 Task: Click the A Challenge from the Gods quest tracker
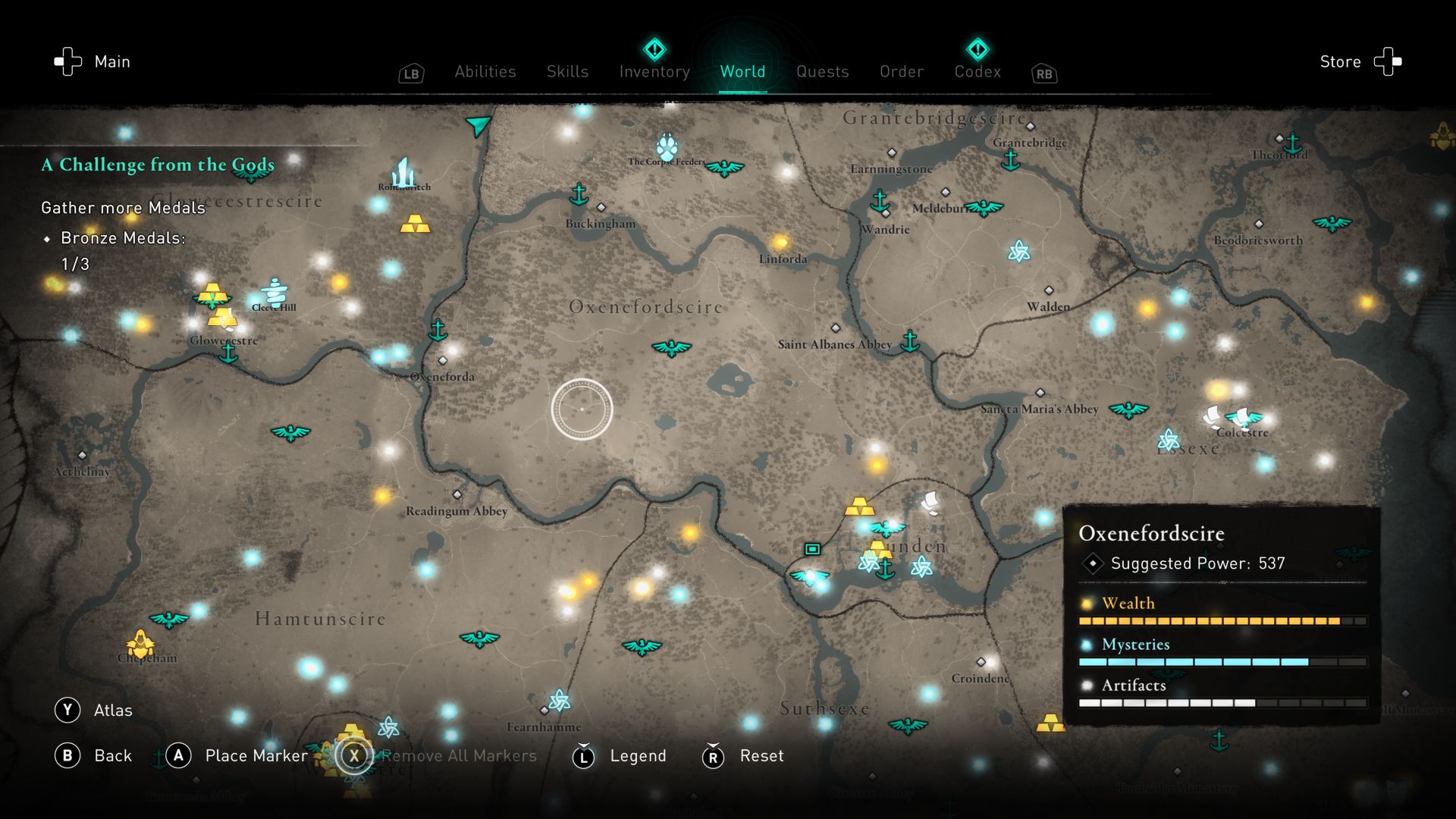tap(158, 165)
